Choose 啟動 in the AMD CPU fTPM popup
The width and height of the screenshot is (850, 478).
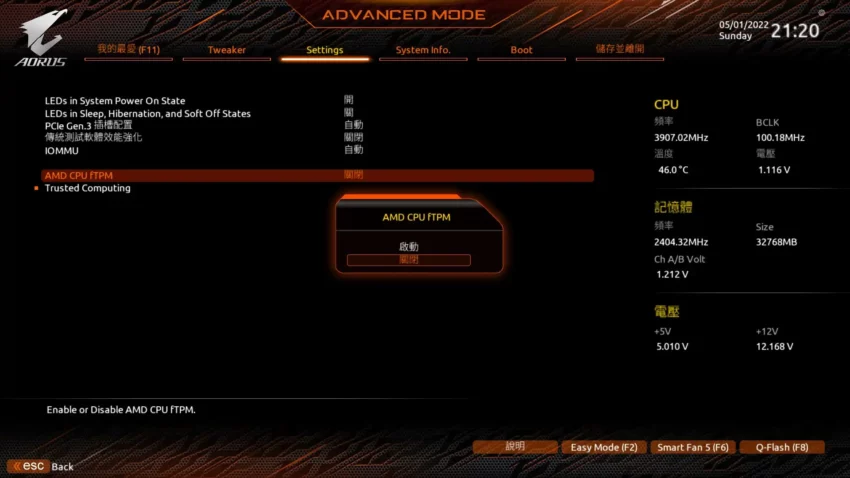click(408, 246)
